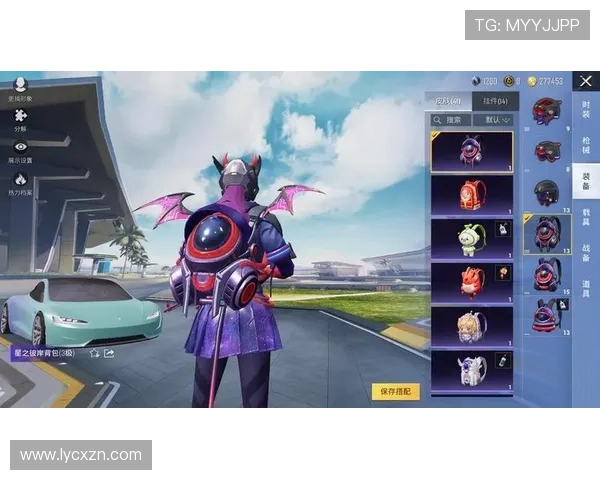600x480 pixels.
Task: Open the 枪械 firearms tab
Action: pos(586,146)
